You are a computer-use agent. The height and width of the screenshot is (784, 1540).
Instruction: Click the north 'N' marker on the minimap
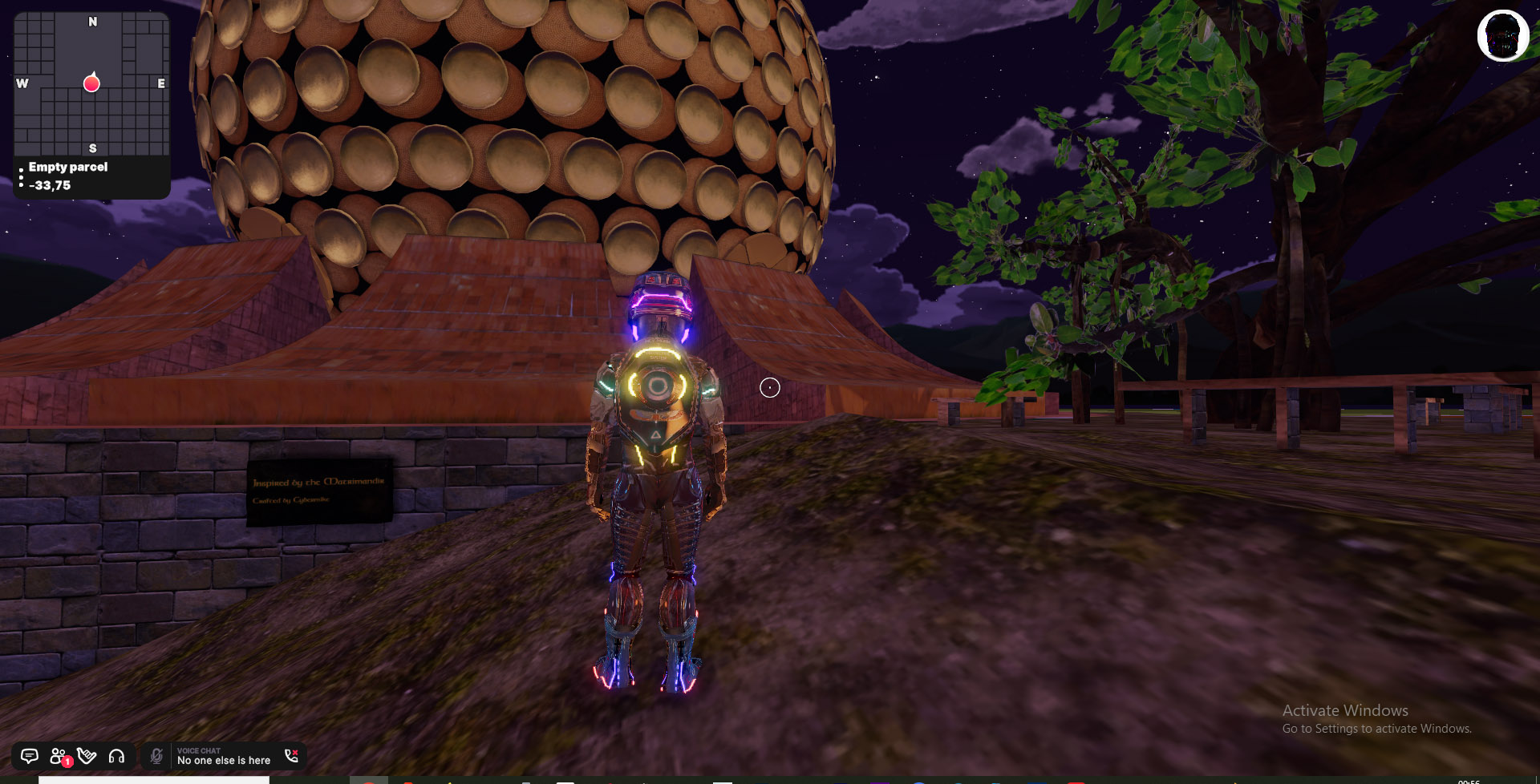pyautogui.click(x=92, y=22)
